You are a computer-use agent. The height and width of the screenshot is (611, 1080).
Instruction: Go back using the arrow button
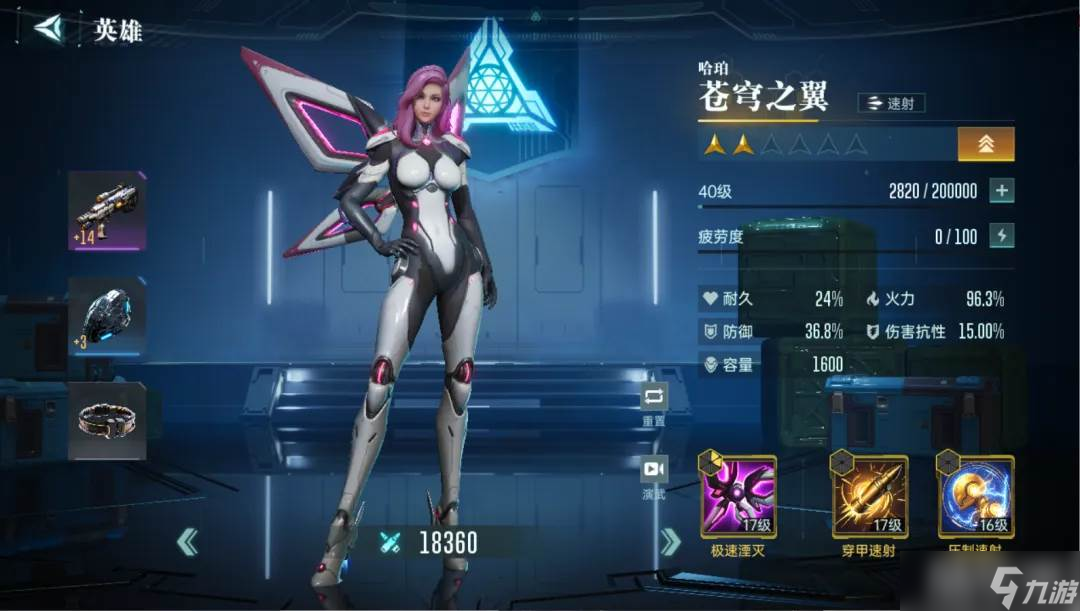pyautogui.click(x=48, y=28)
